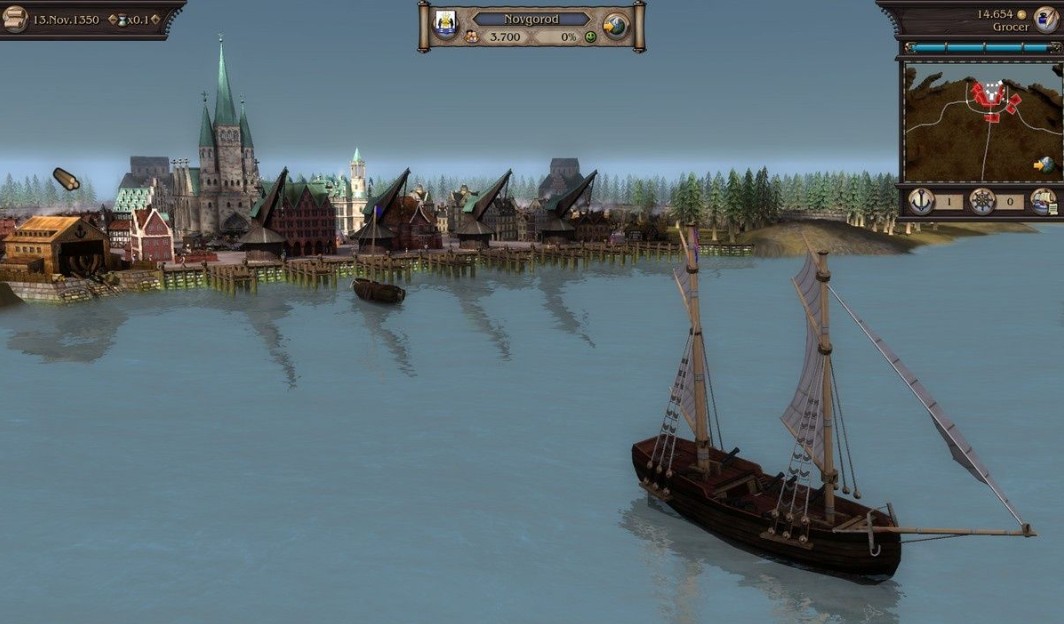Click the globe arrow on the minimap
This screenshot has width=1064, height=624.
(1044, 163)
